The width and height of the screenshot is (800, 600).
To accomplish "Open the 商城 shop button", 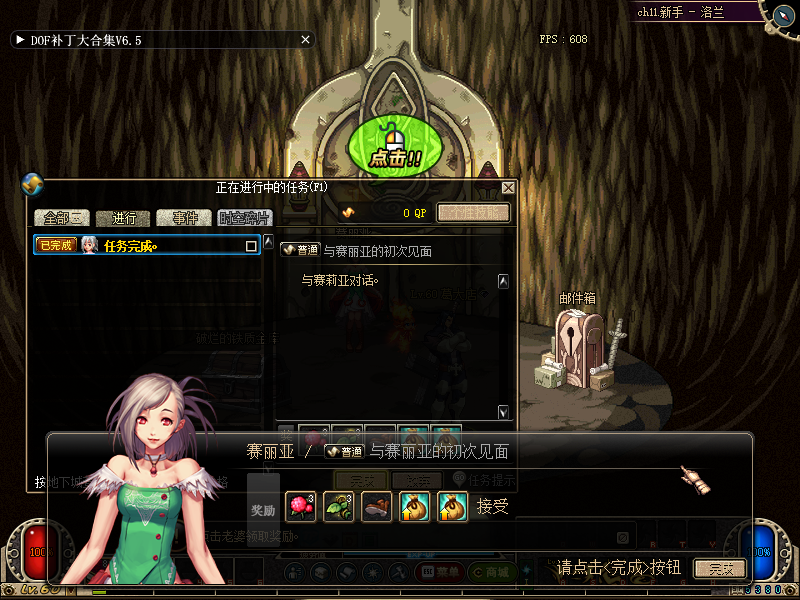I will click(x=496, y=572).
